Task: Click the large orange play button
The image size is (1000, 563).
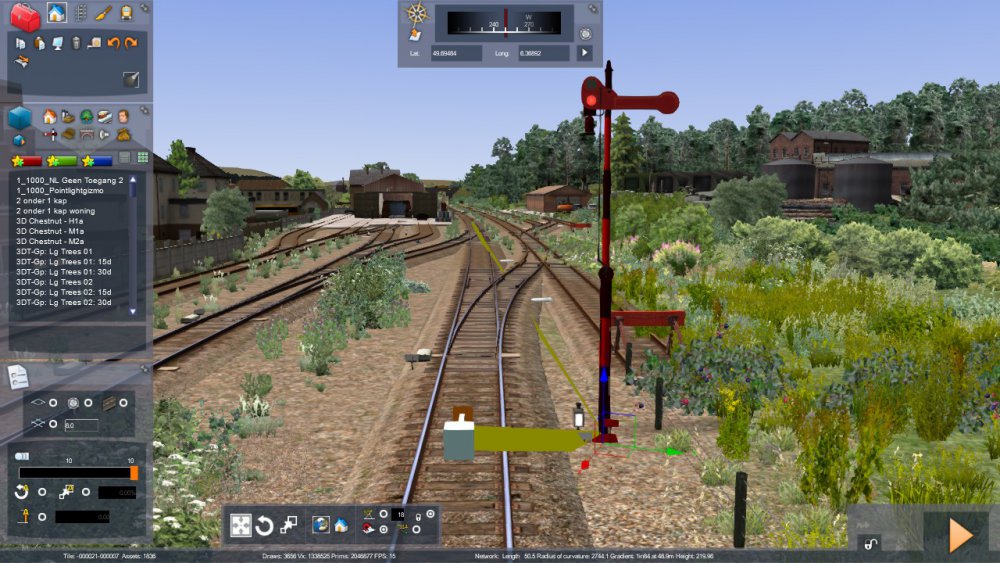Action: [x=960, y=535]
